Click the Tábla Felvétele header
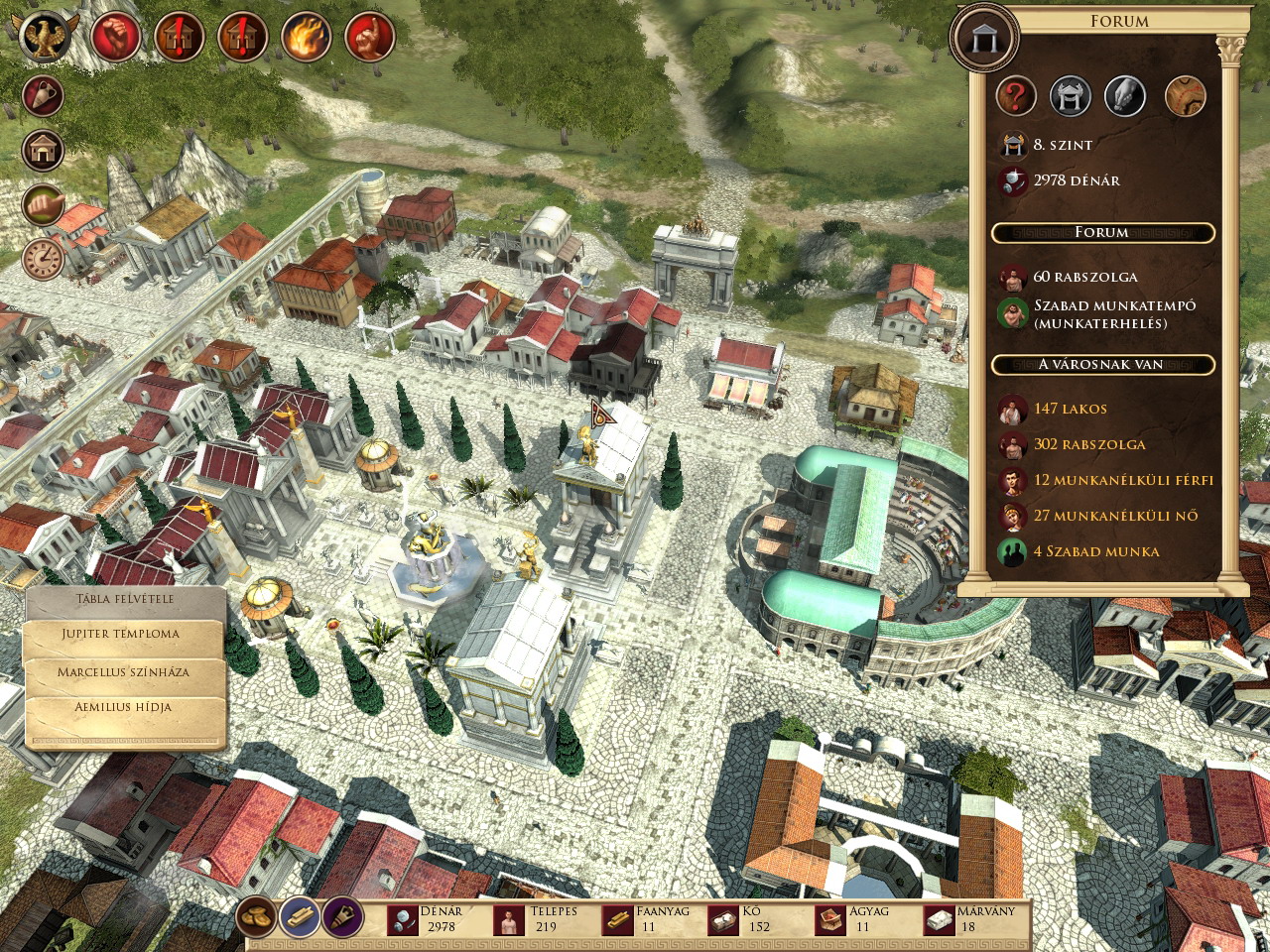Screen dimensions: 1270x952 (125, 599)
